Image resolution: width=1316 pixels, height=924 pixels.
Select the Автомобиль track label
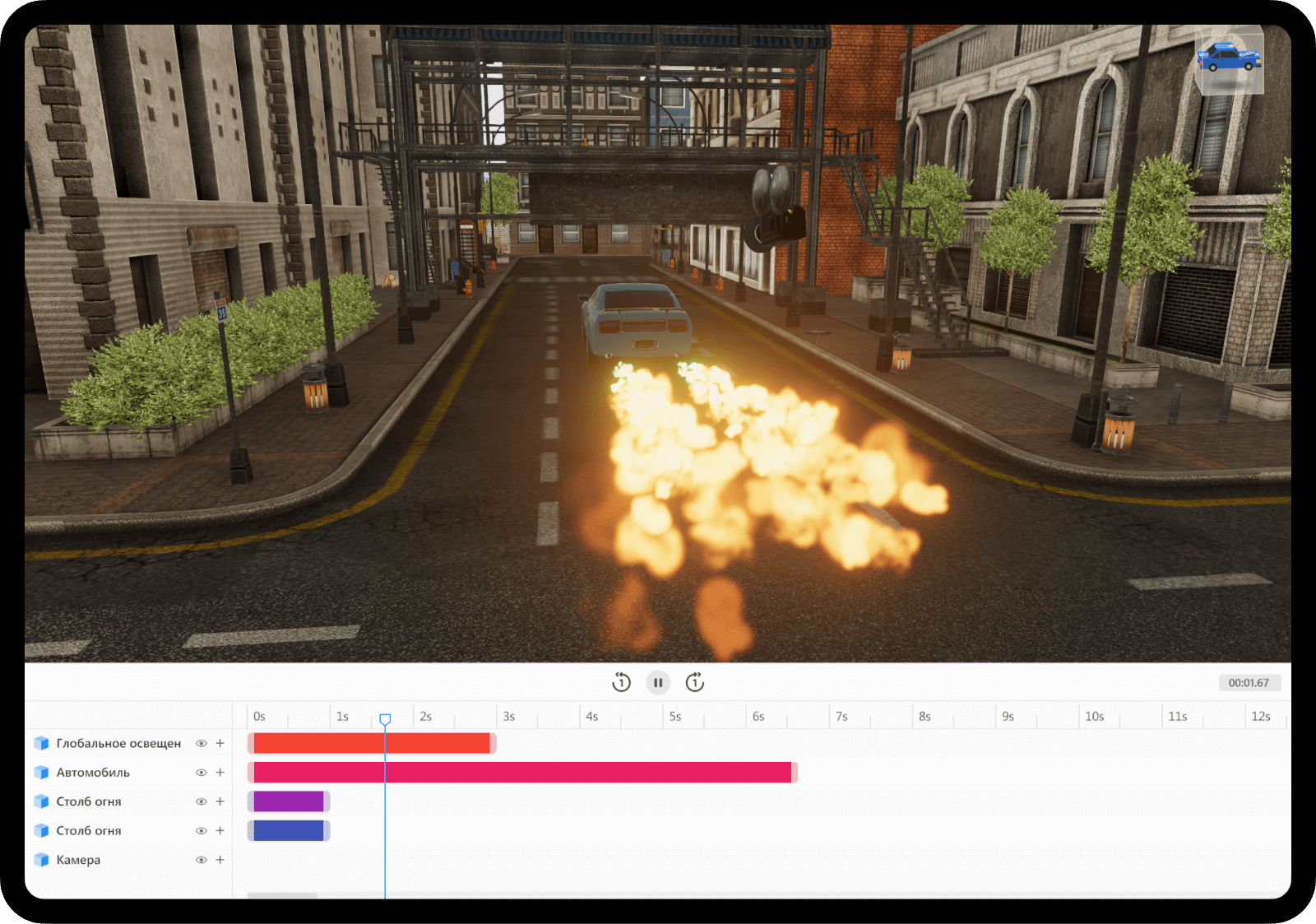[x=93, y=773]
